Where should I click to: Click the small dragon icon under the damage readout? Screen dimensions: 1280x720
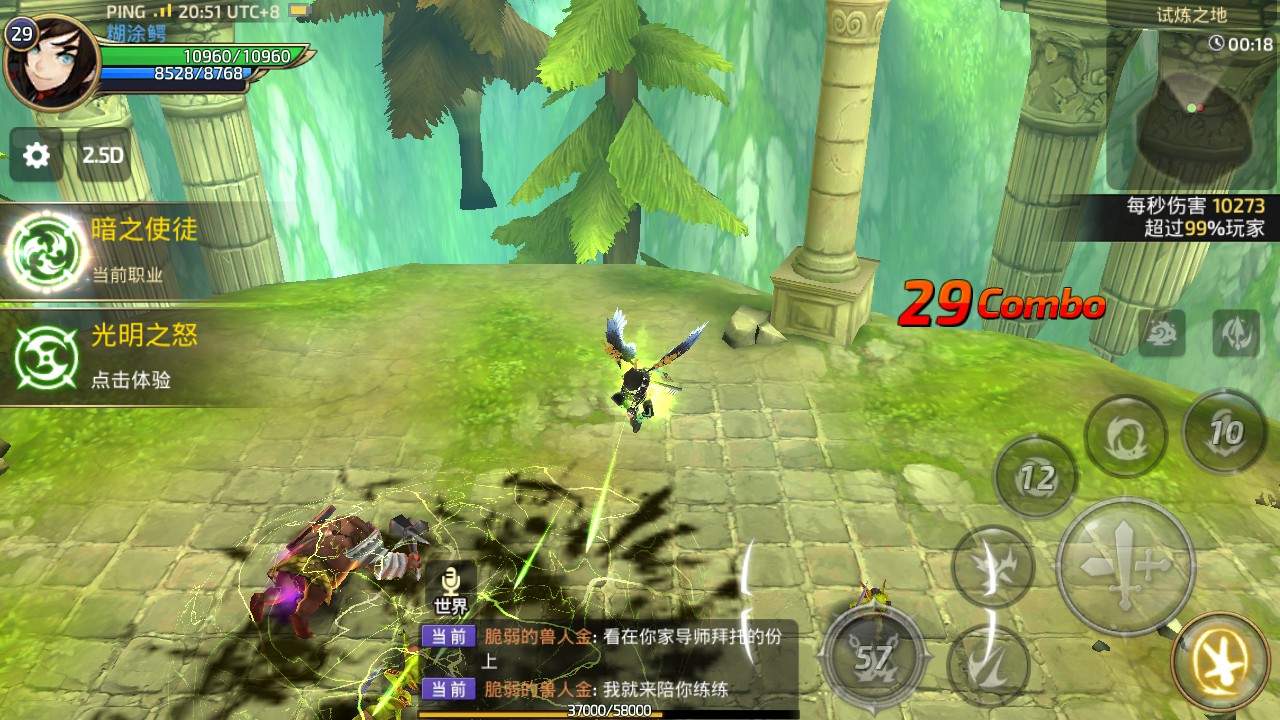1161,333
